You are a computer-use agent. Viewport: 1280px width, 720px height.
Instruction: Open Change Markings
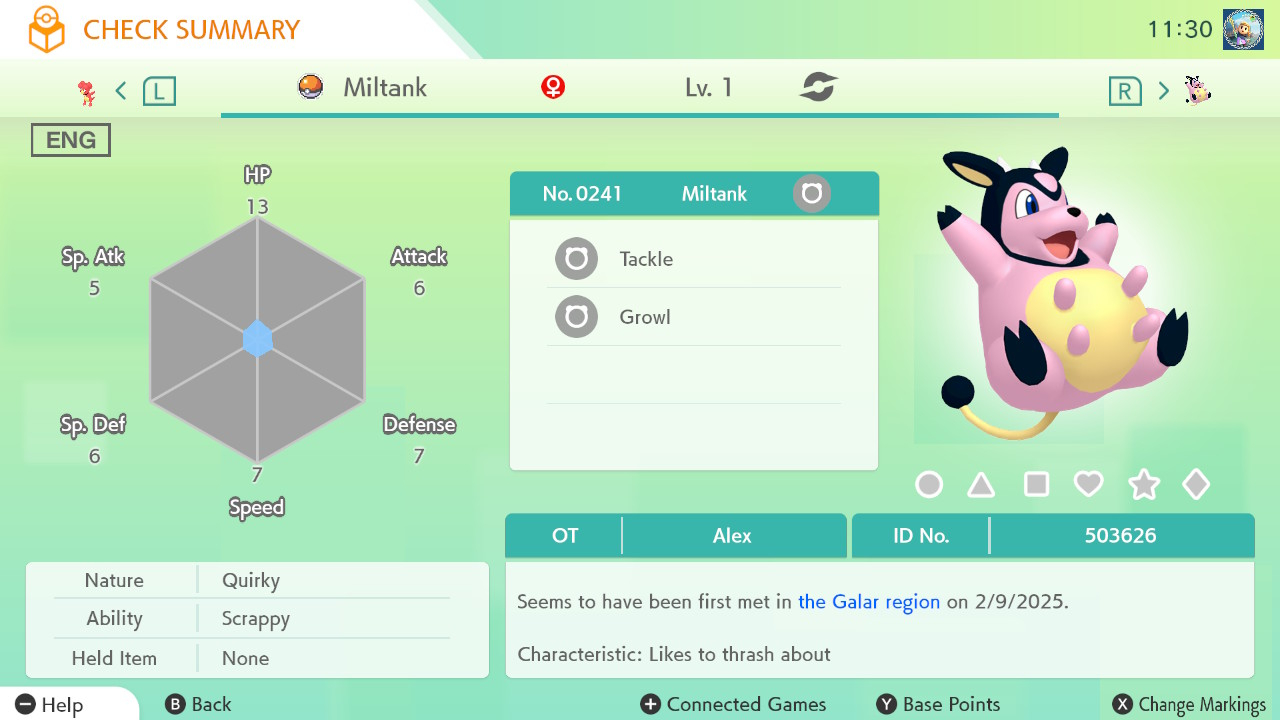1189,705
